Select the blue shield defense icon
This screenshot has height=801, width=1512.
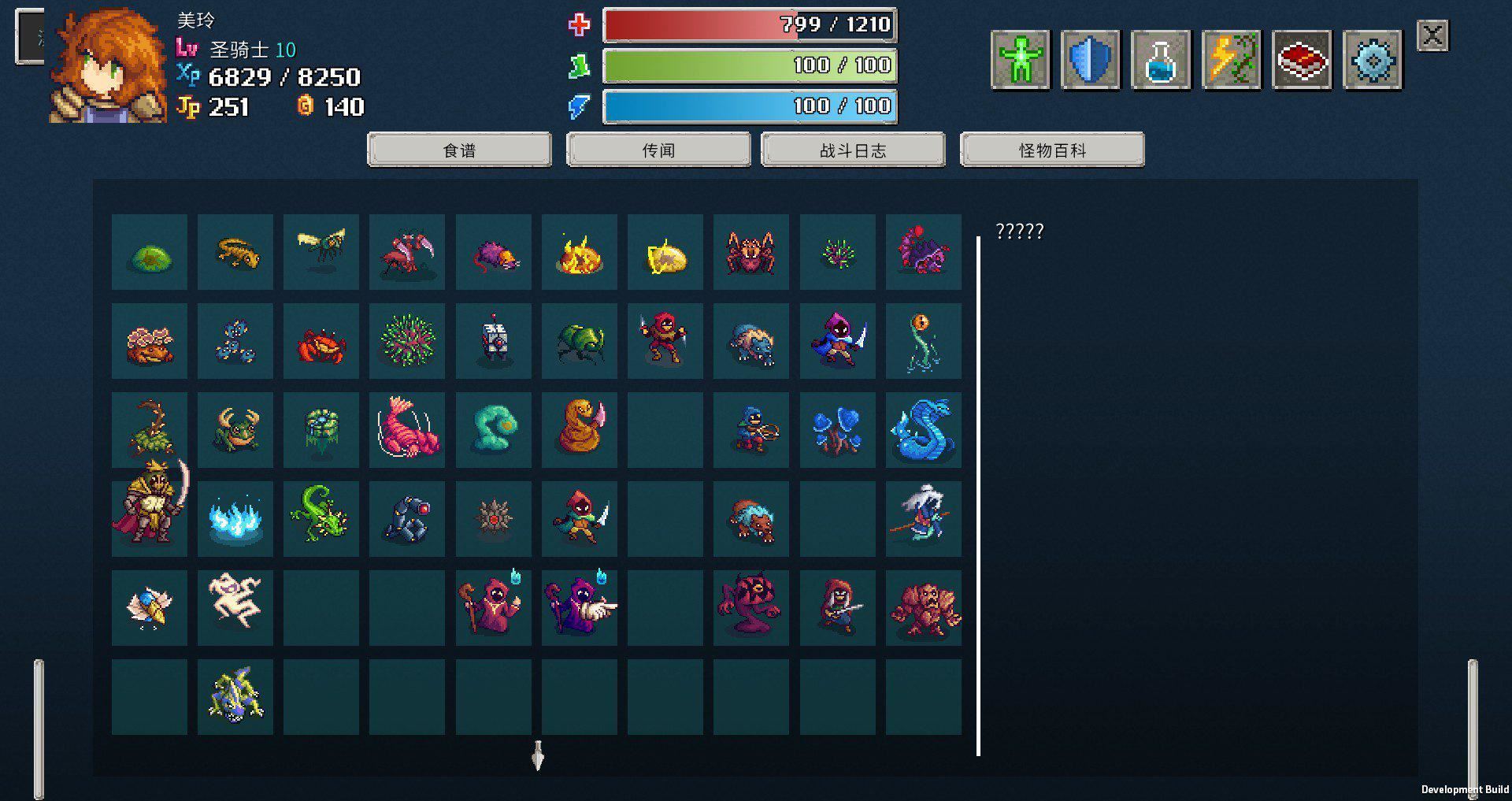1091,59
